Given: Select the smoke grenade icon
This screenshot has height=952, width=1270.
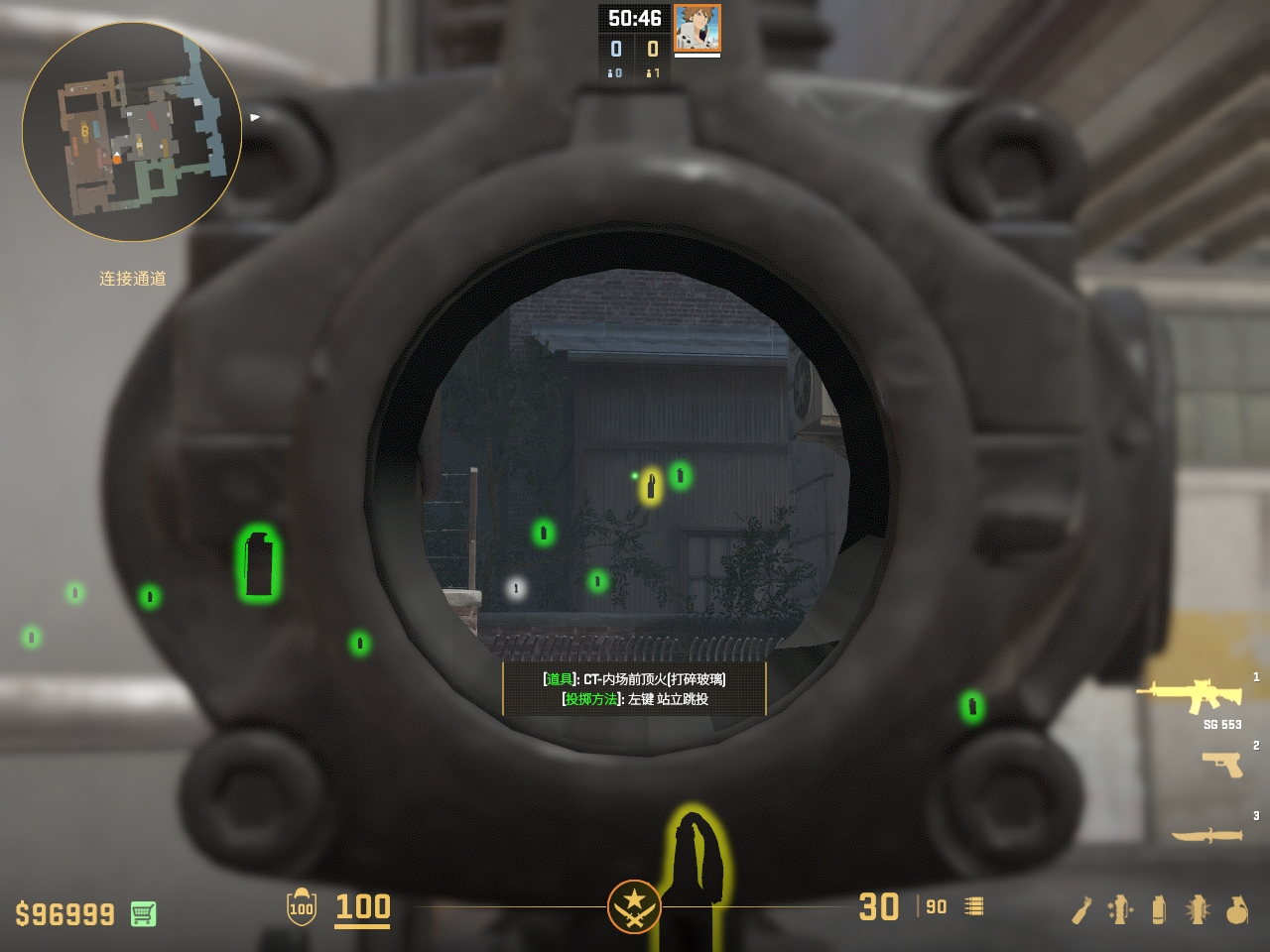Looking at the screenshot, I should [1159, 909].
